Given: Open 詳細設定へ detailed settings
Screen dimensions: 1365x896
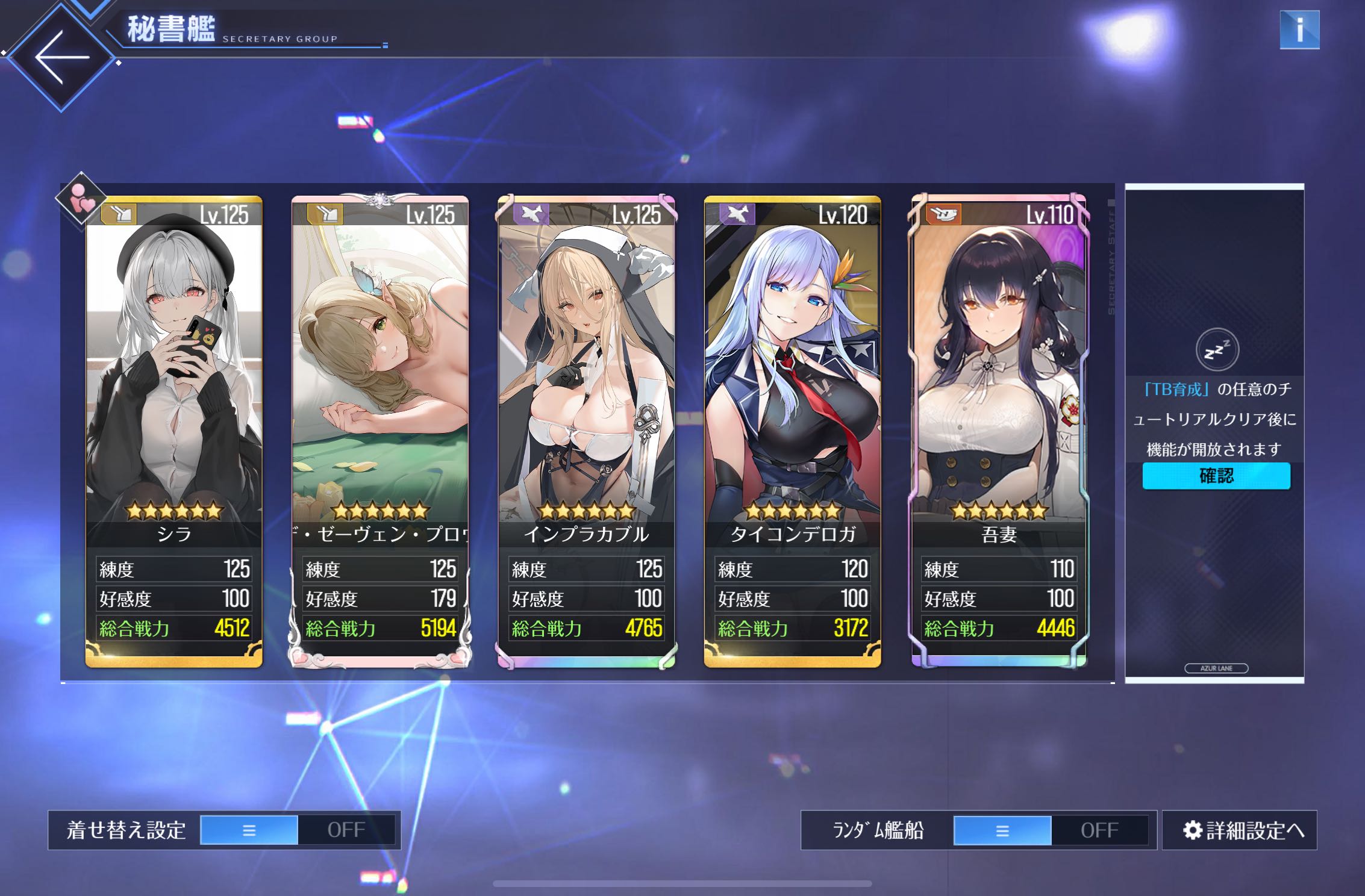Looking at the screenshot, I should pyautogui.click(x=1240, y=830).
